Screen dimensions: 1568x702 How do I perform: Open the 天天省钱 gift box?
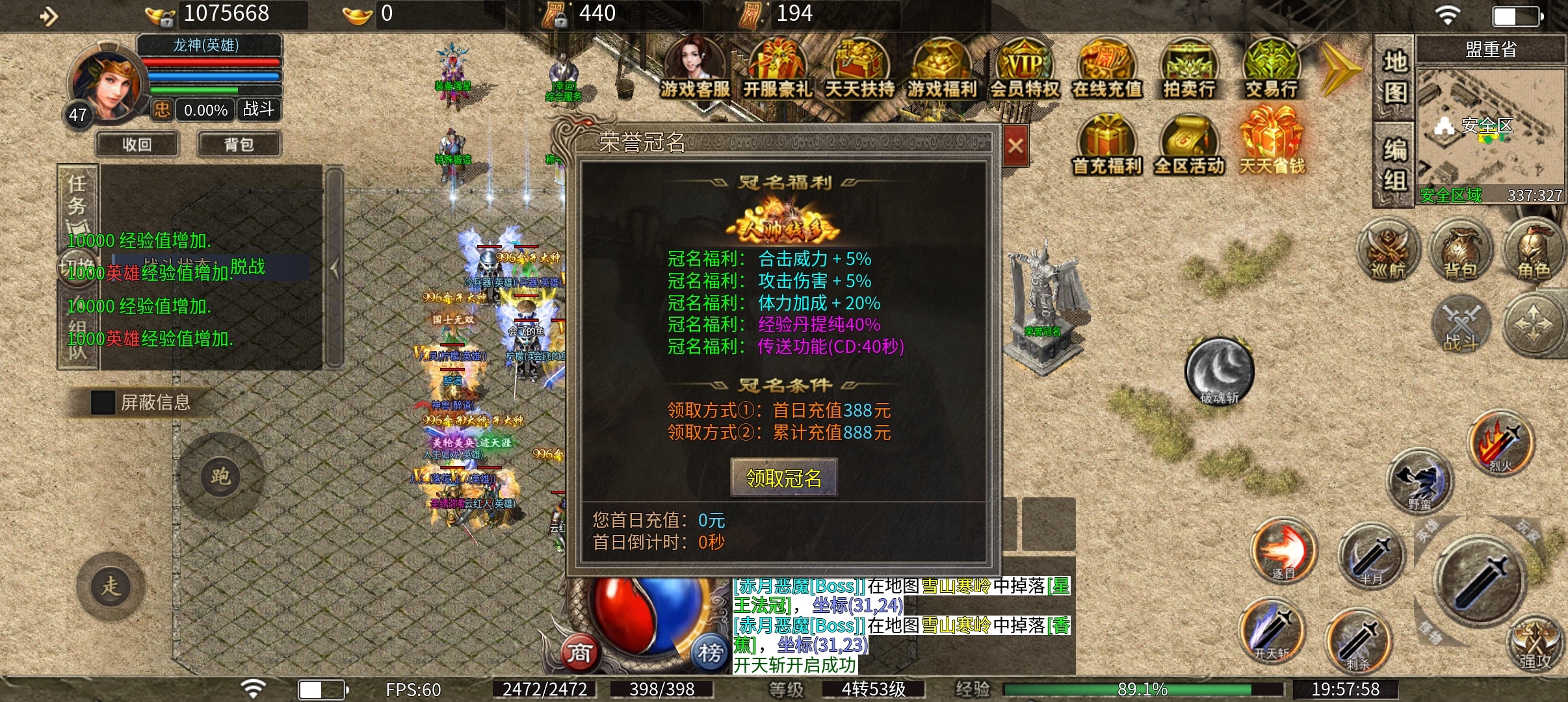(x=1272, y=144)
